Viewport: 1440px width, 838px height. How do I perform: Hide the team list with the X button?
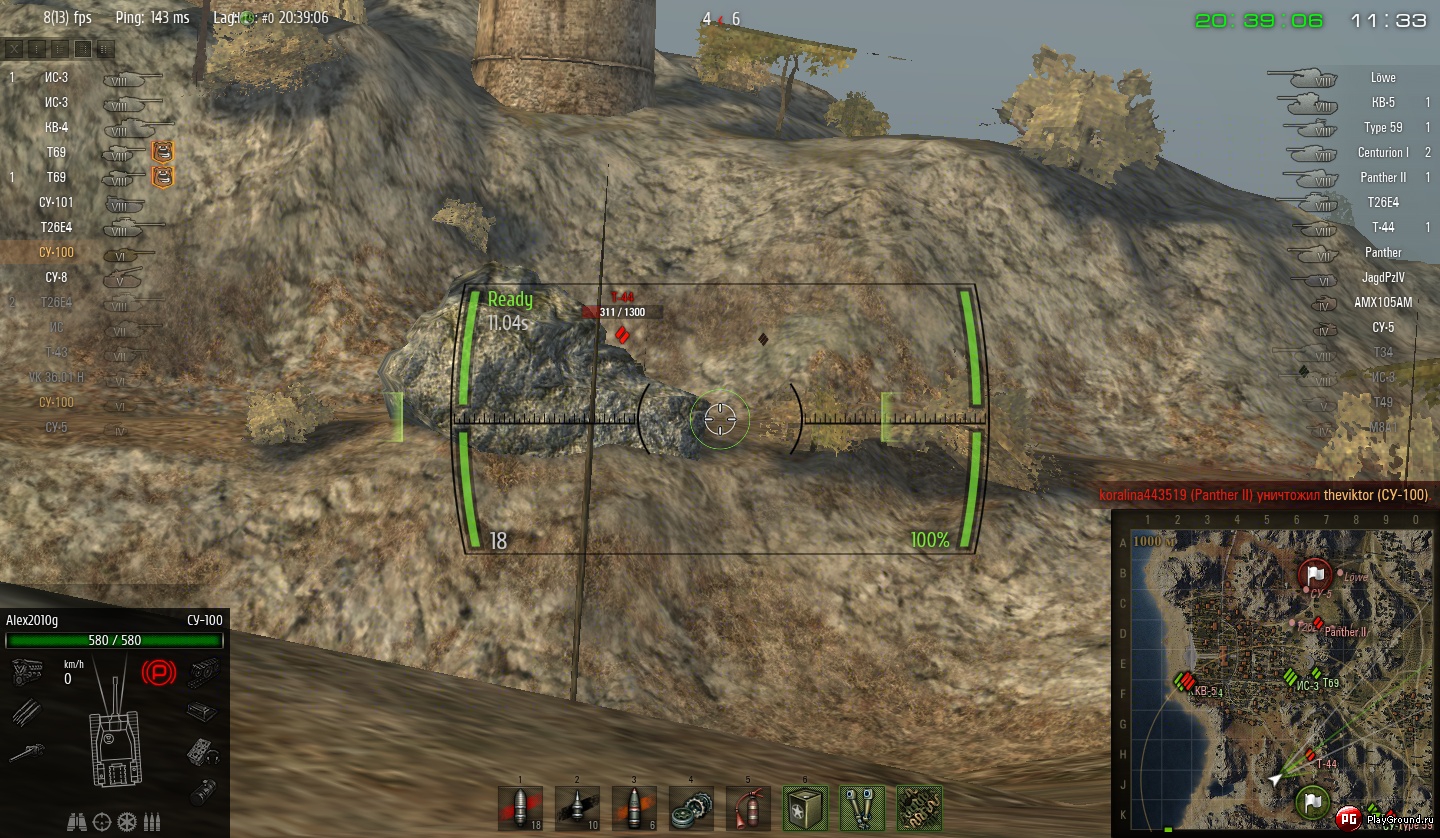click(14, 48)
